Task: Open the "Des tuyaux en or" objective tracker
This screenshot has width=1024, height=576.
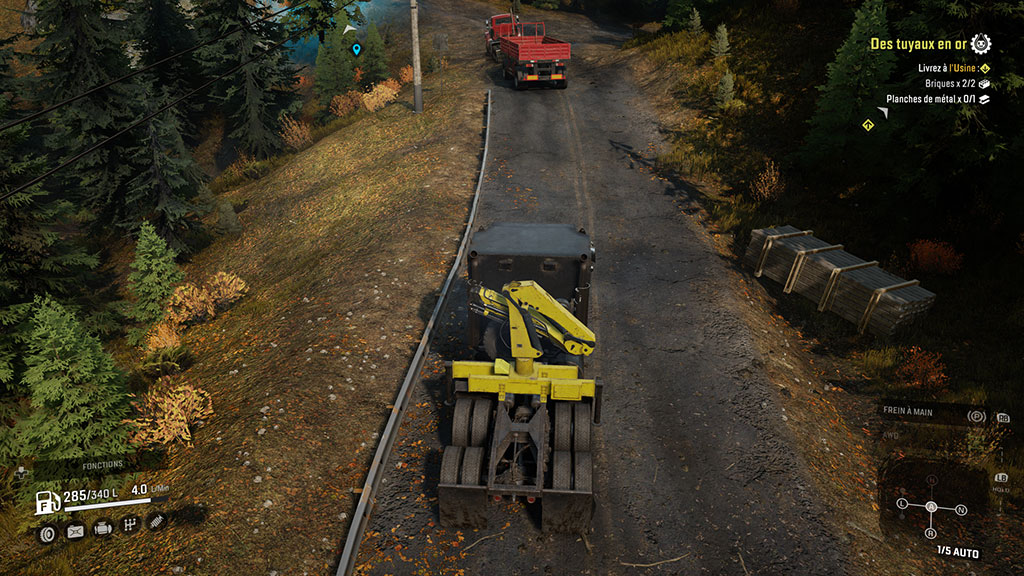Action: click(919, 44)
